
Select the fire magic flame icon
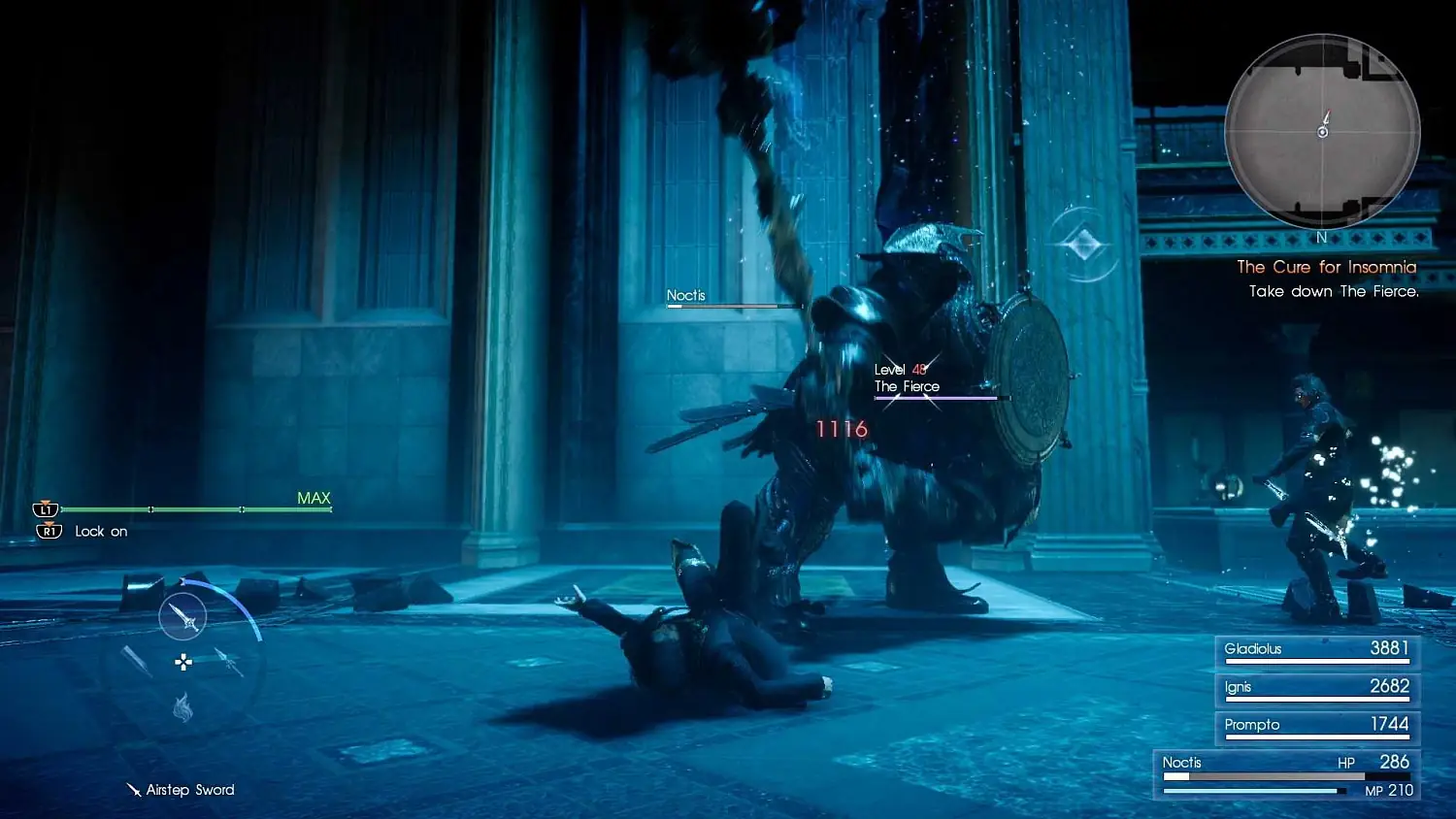coord(182,708)
